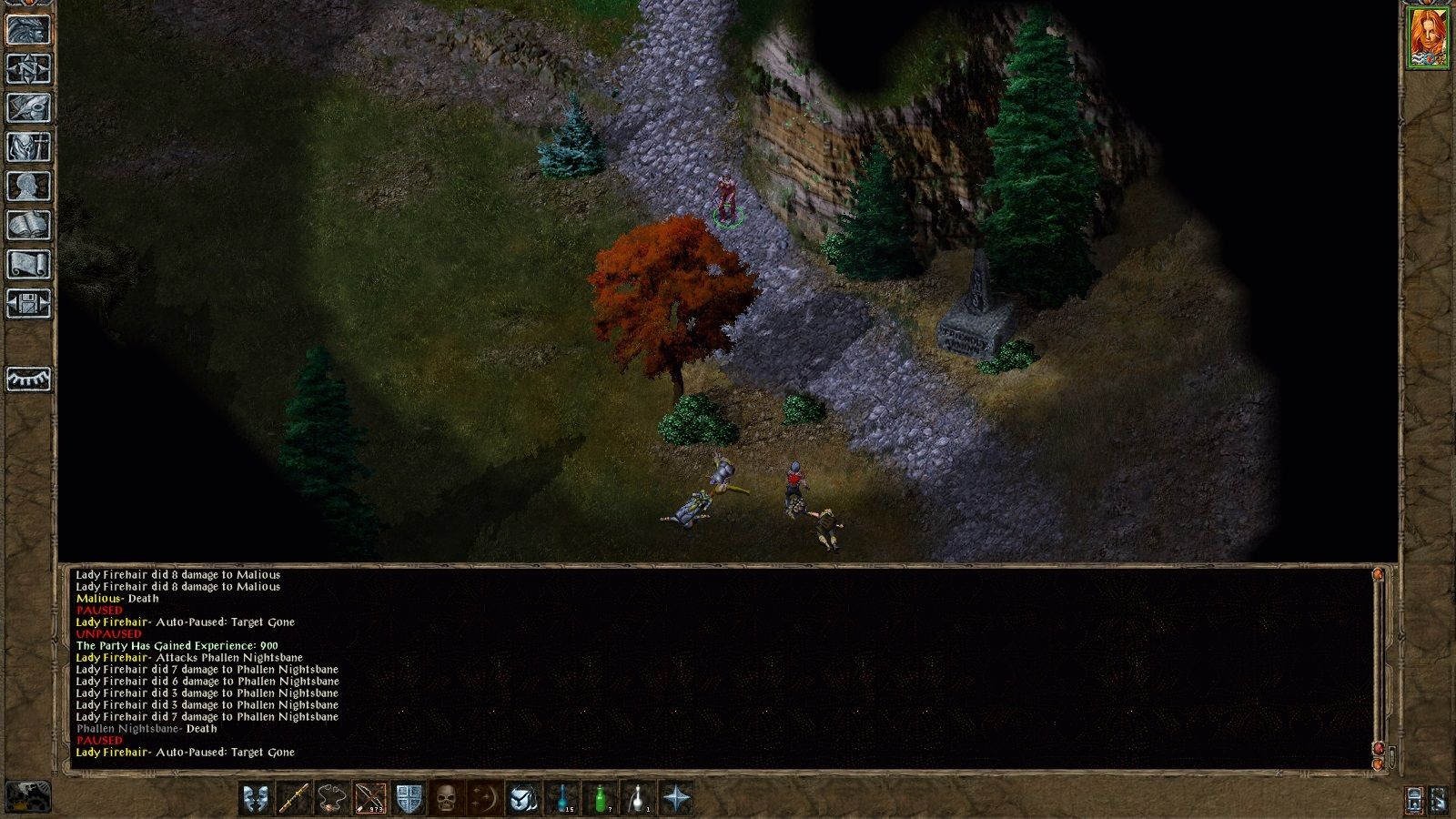Use the white flask with 1 charge
Image resolution: width=1456 pixels, height=819 pixels.
point(638,799)
